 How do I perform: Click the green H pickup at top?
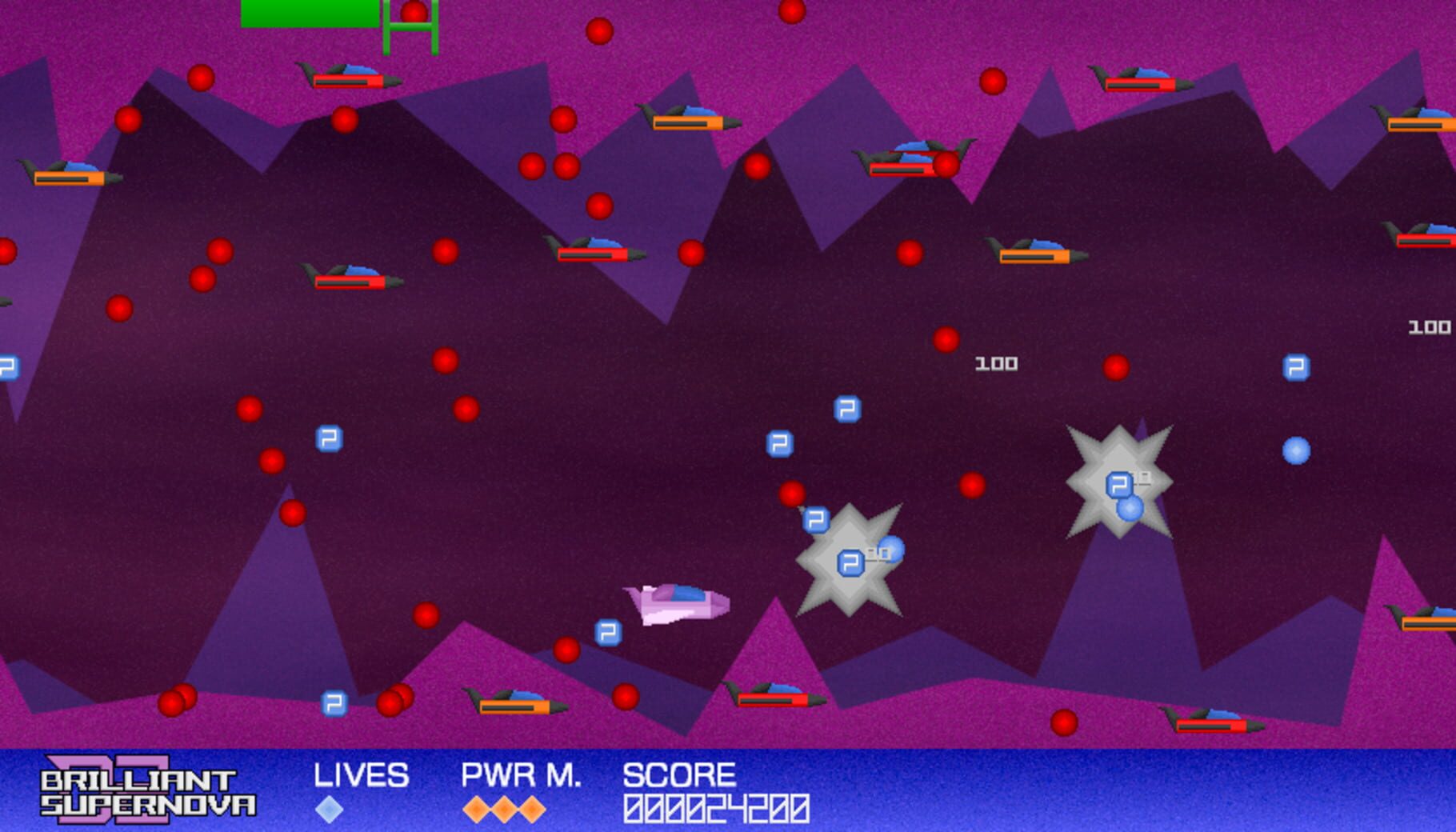coord(410,24)
